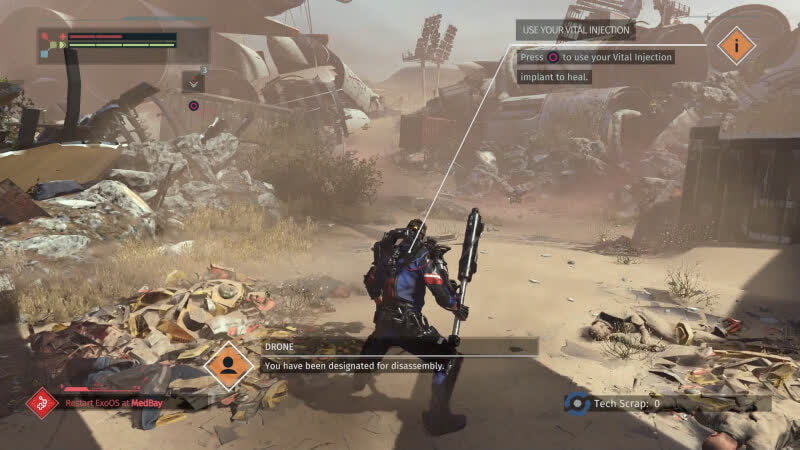
Task: Click the Drone speaker portrait icon
Action: 228,366
